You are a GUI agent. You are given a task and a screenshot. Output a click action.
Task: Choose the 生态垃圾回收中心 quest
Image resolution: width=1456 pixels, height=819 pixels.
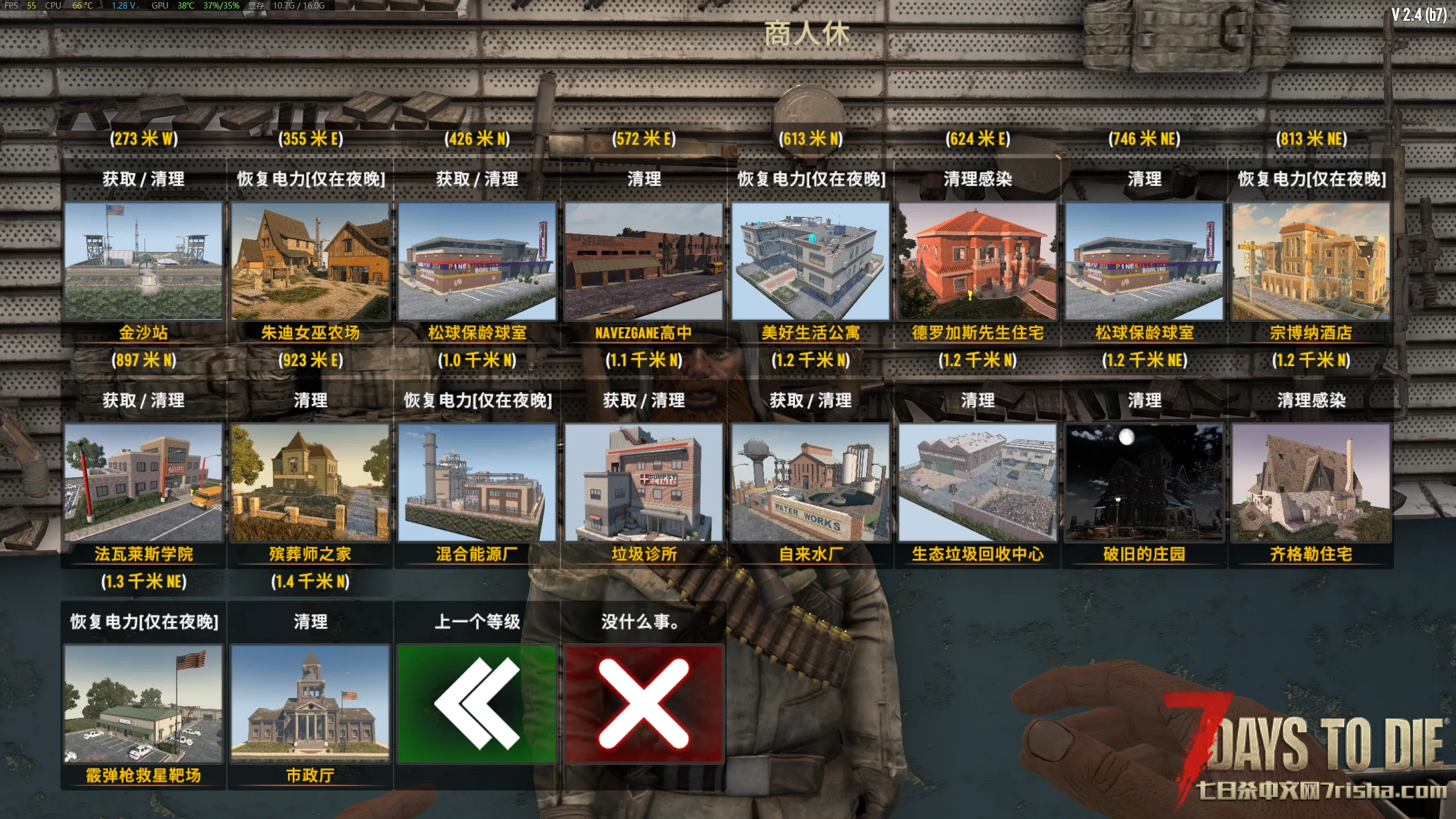click(x=977, y=482)
